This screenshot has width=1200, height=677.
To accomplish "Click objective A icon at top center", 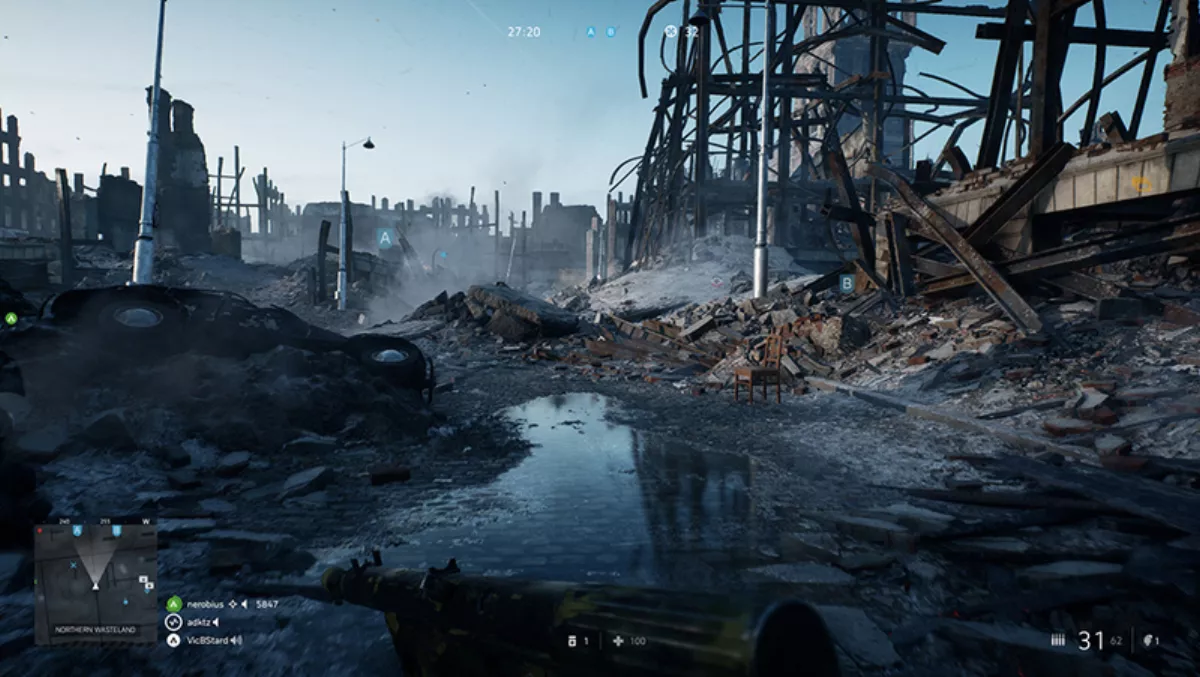I will 590,32.
